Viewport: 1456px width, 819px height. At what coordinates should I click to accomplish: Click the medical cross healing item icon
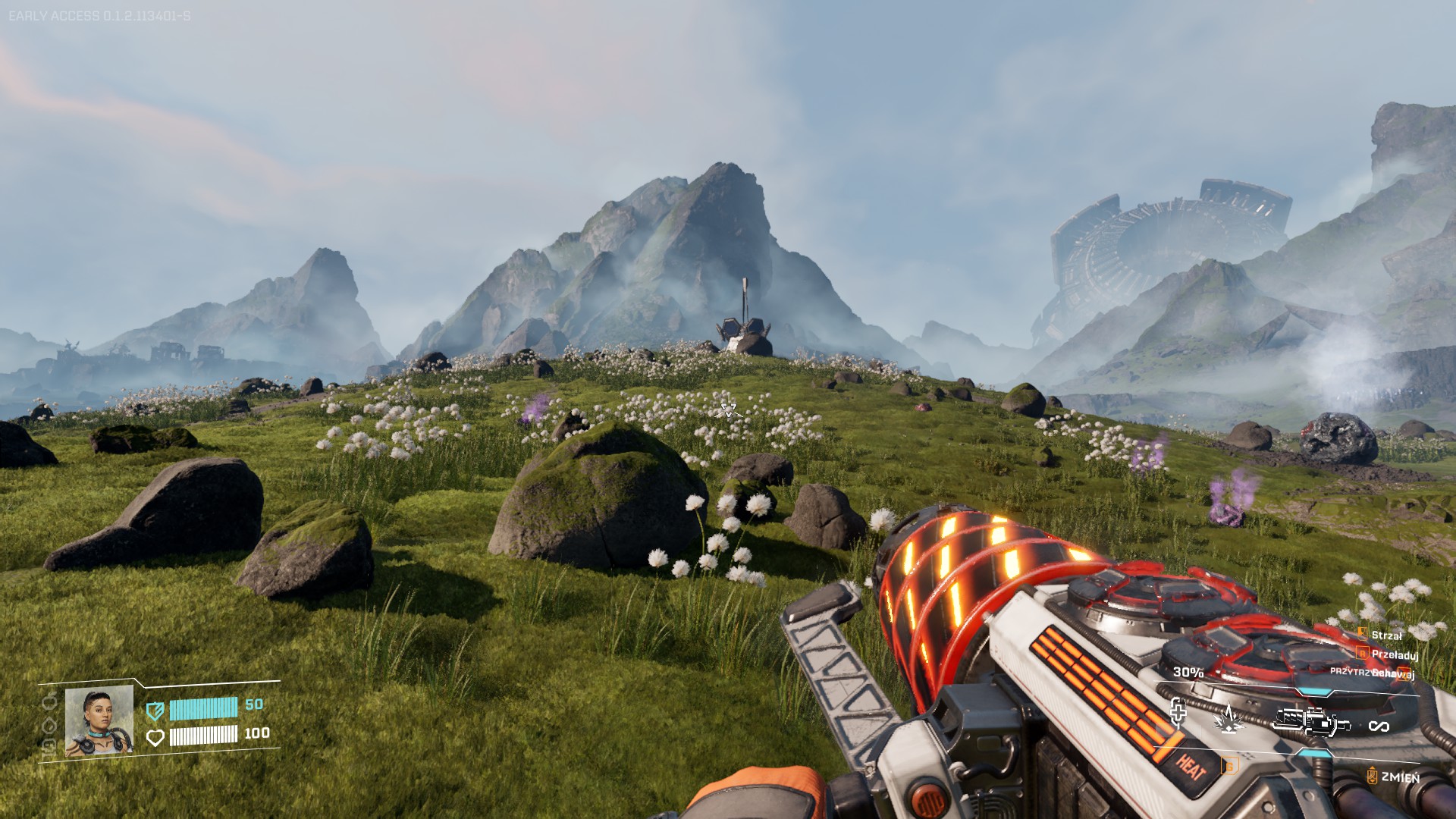(x=1178, y=713)
